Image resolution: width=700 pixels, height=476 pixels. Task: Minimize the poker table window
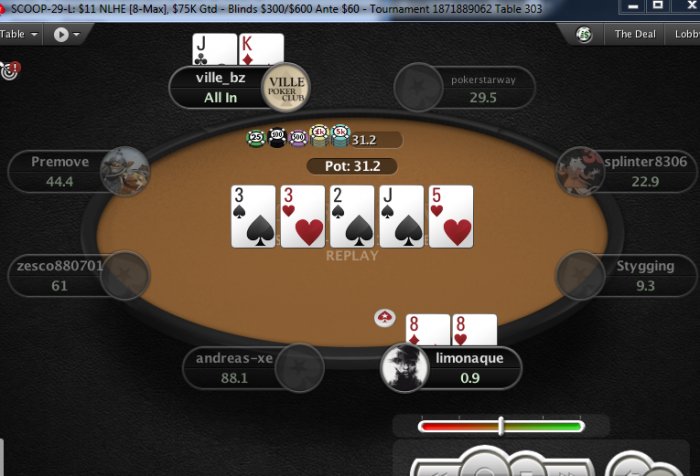click(x=628, y=6)
